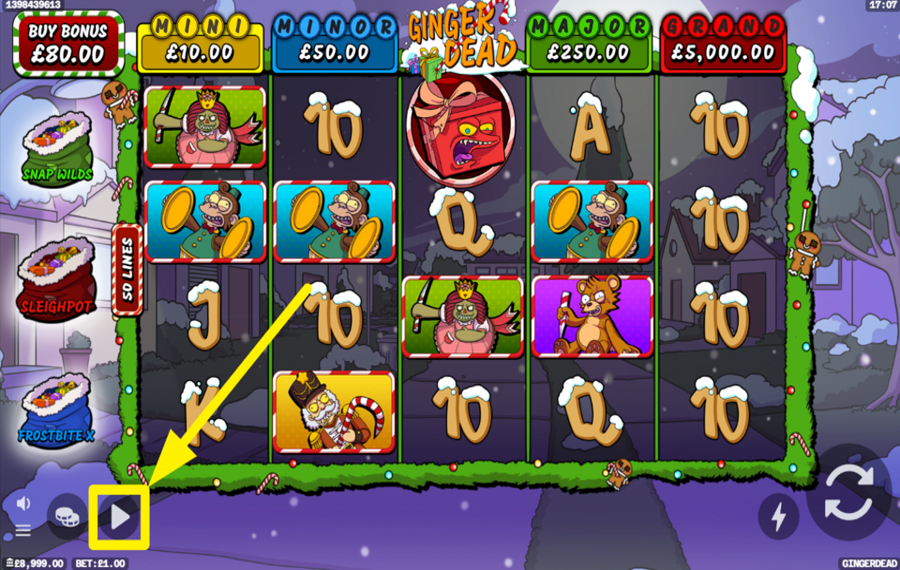900x570 pixels.
Task: Spin the reels with the circular arrows button
Action: pos(849,500)
